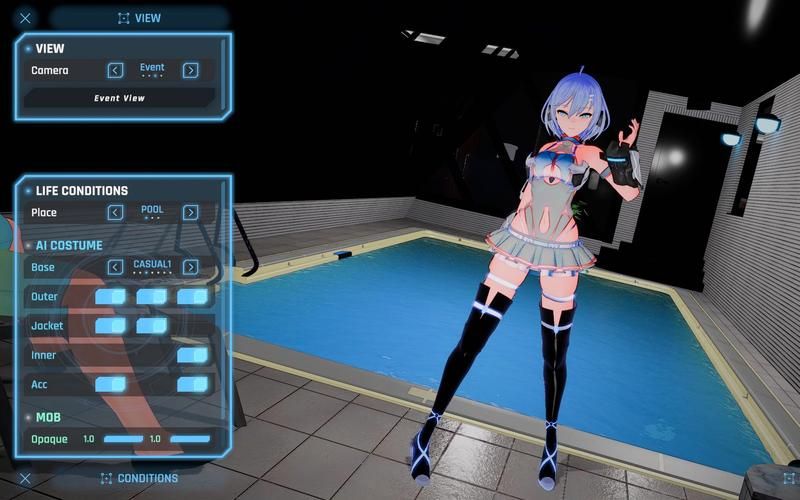Click the square frame icon in the bottom-right corner

pos(788,478)
